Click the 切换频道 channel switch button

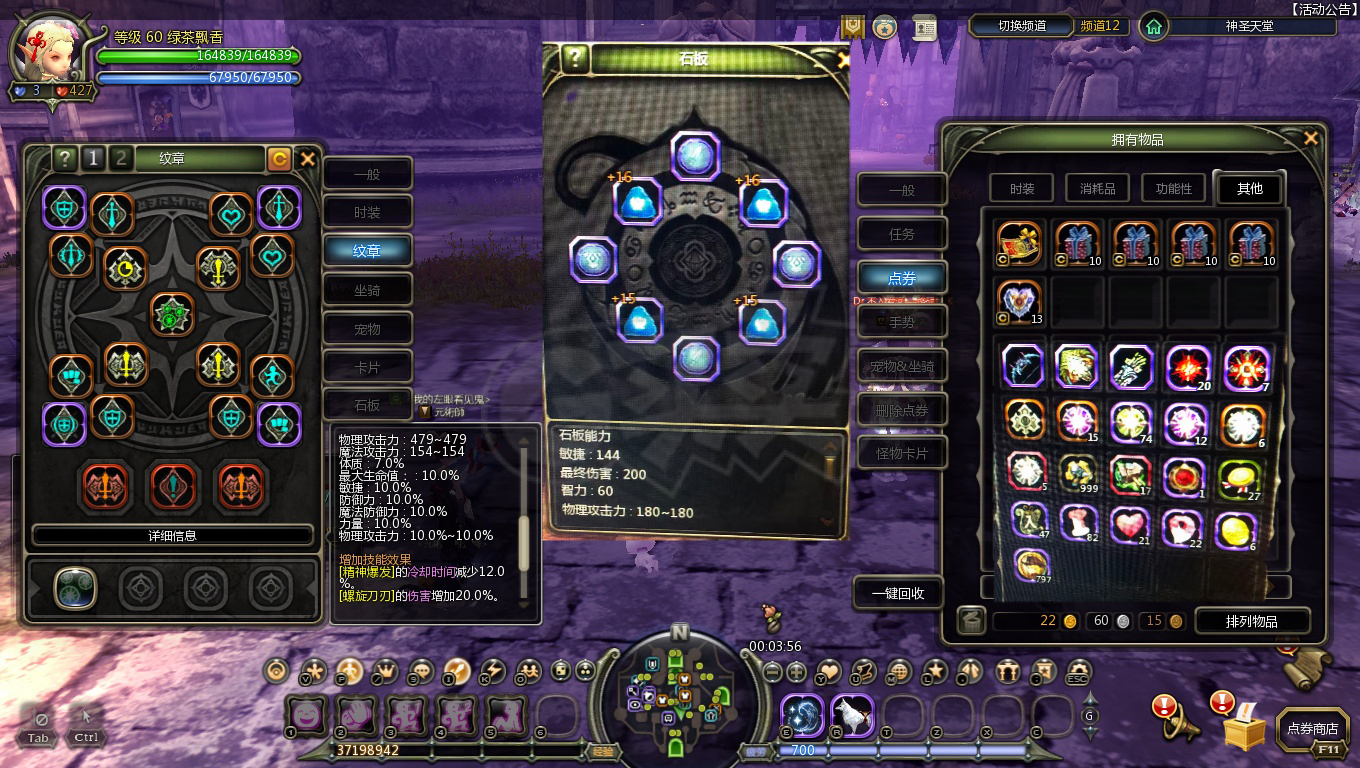[x=1021, y=26]
